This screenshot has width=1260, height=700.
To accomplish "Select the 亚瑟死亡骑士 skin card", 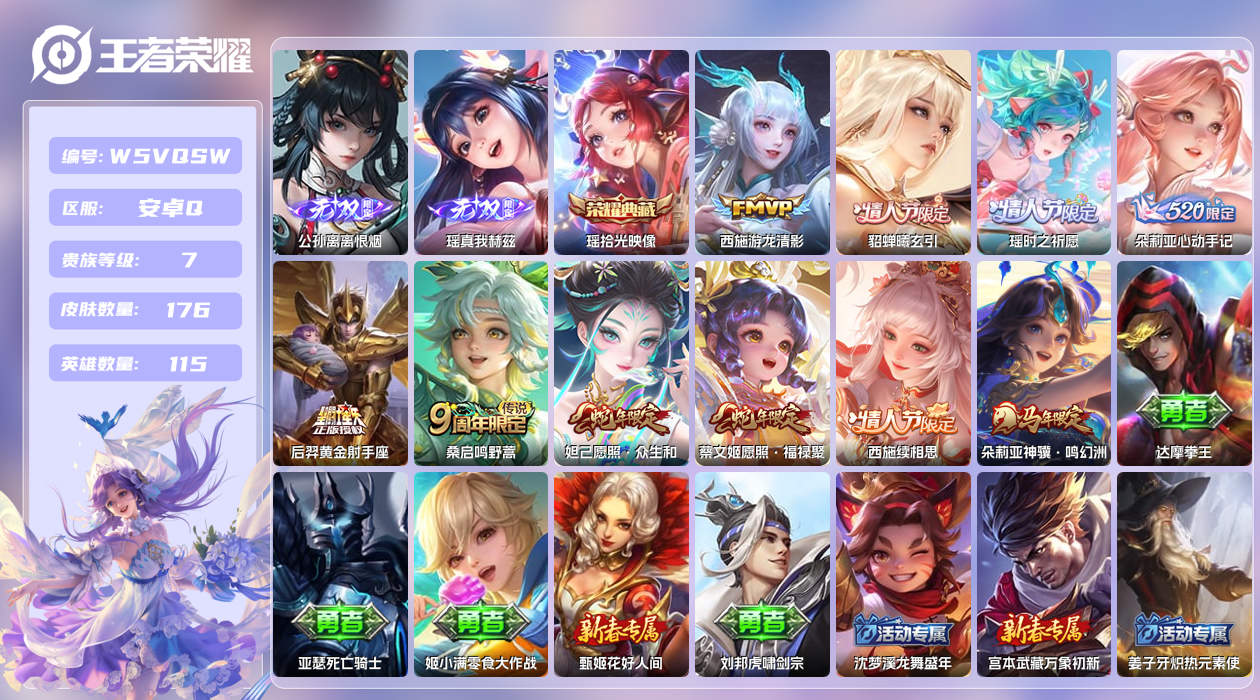I will click(x=340, y=574).
